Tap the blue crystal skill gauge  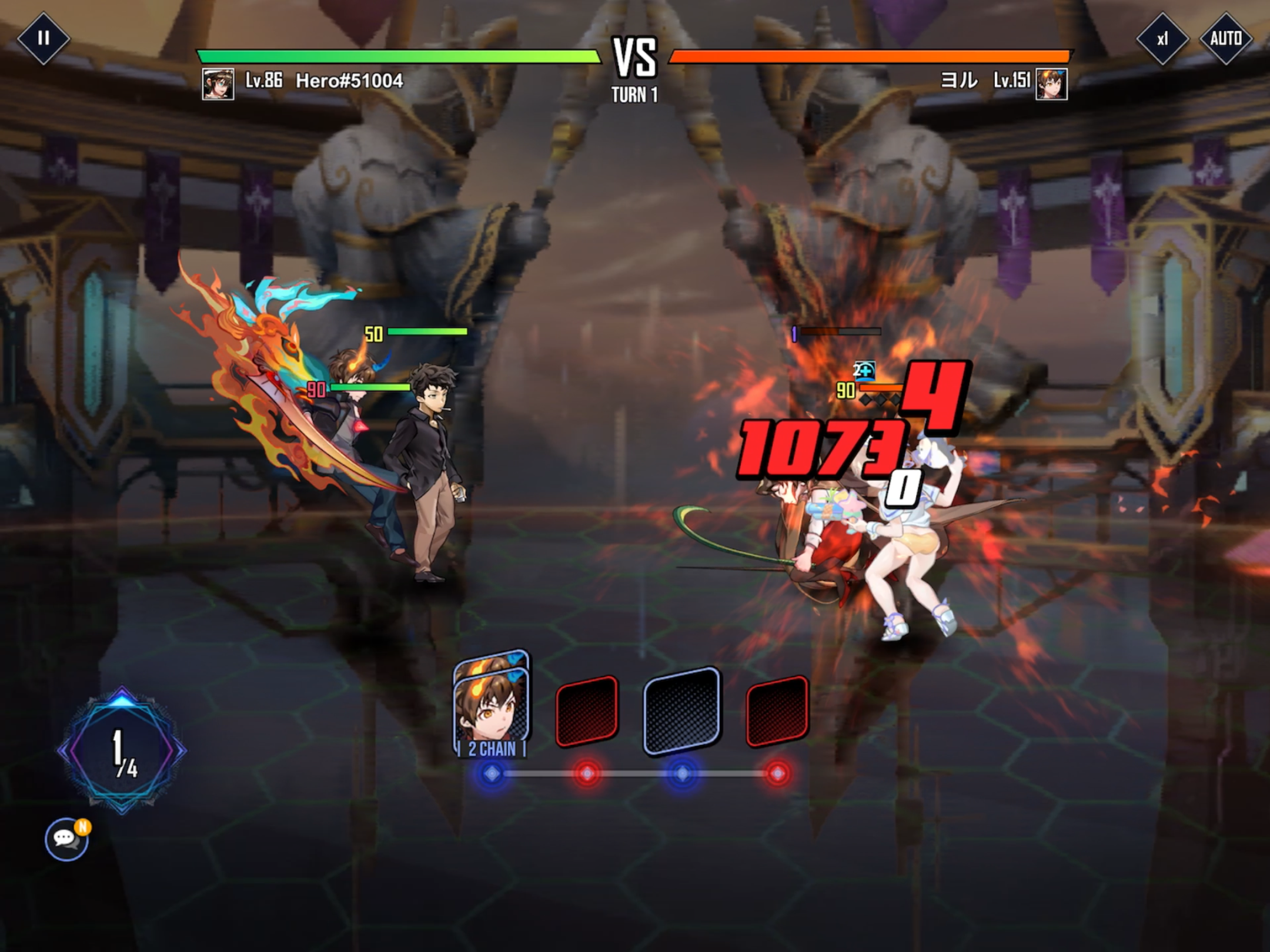point(122,750)
